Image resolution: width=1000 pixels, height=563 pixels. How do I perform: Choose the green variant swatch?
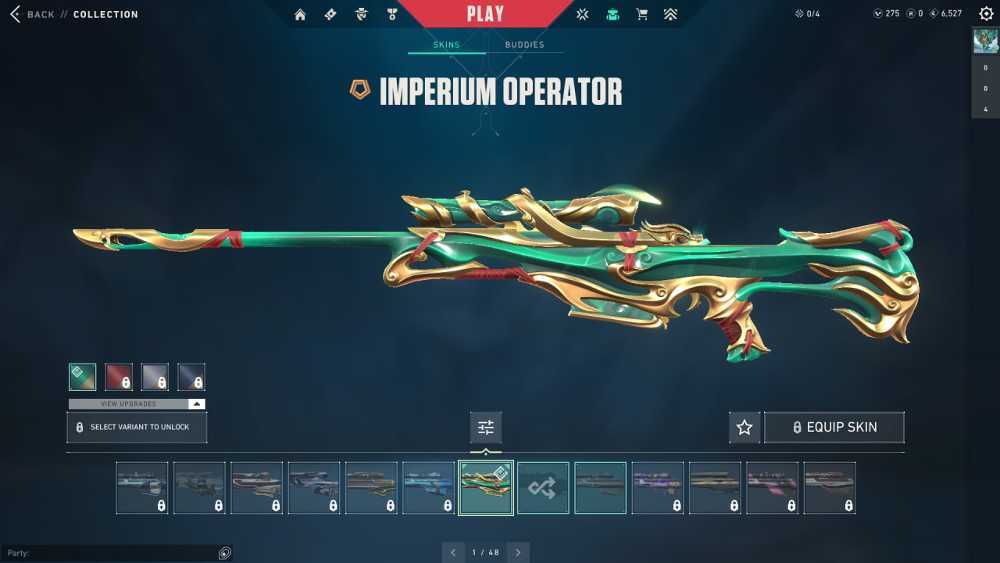(83, 376)
